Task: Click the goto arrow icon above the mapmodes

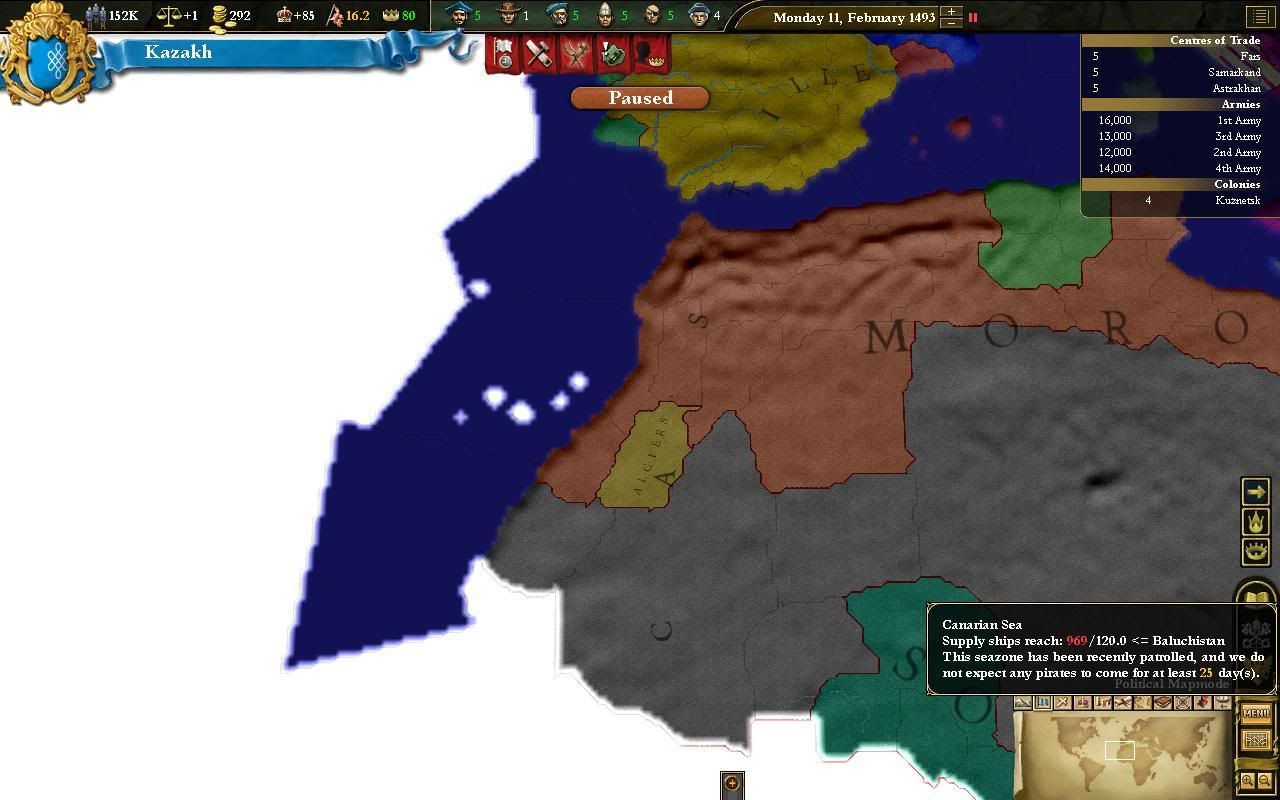Action: click(x=1256, y=491)
